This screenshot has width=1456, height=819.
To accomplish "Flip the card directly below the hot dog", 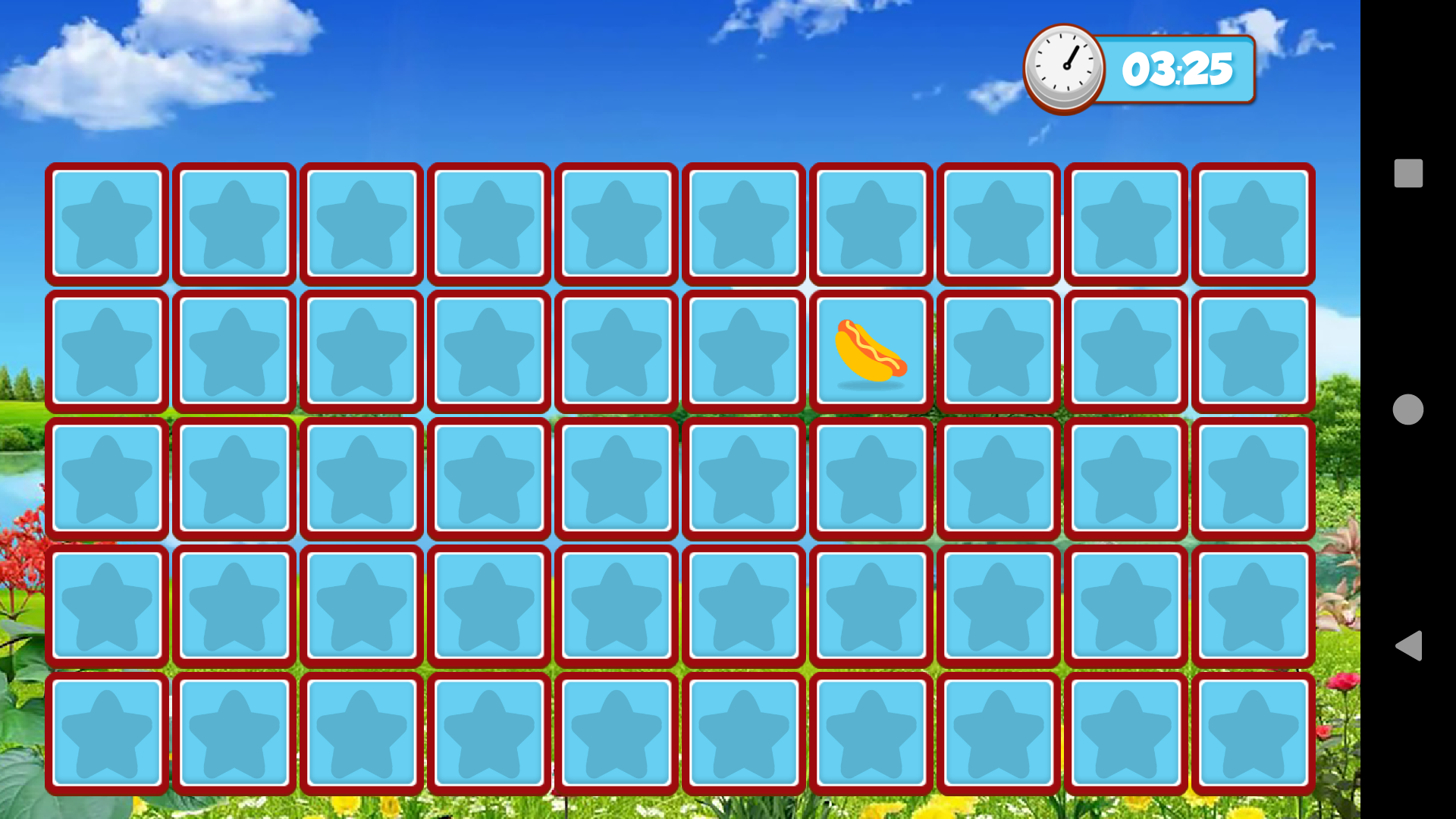I will pyautogui.click(x=871, y=478).
